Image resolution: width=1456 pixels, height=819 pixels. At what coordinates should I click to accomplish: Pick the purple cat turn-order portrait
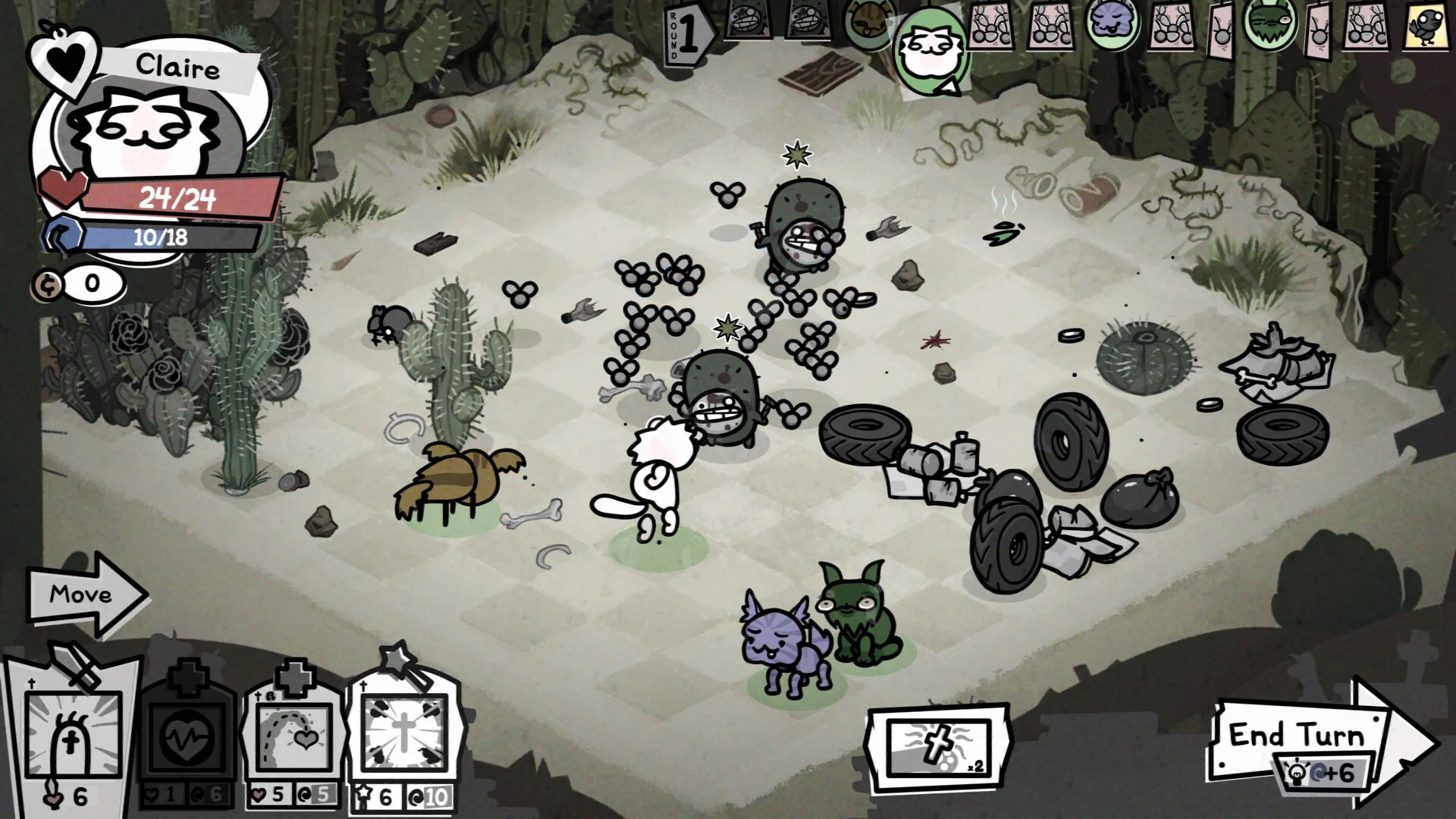pyautogui.click(x=1112, y=23)
